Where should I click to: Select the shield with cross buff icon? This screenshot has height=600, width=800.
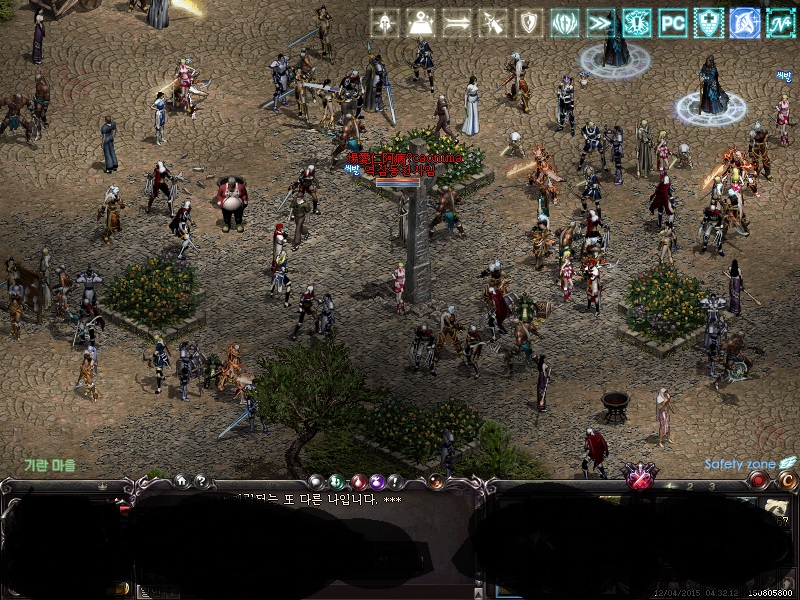pos(709,22)
